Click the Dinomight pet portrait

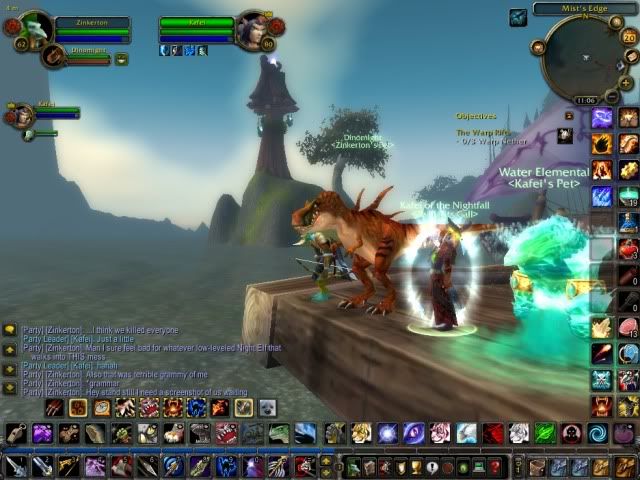(54, 56)
